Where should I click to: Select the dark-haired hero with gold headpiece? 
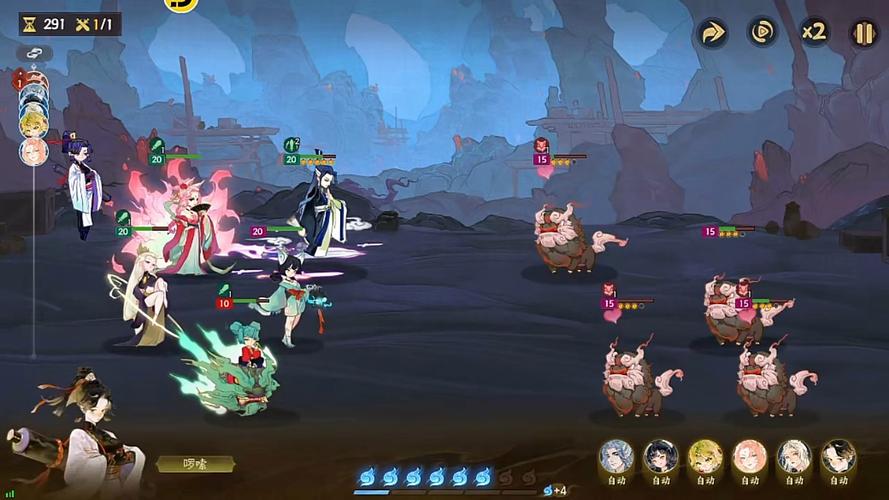click(660, 457)
